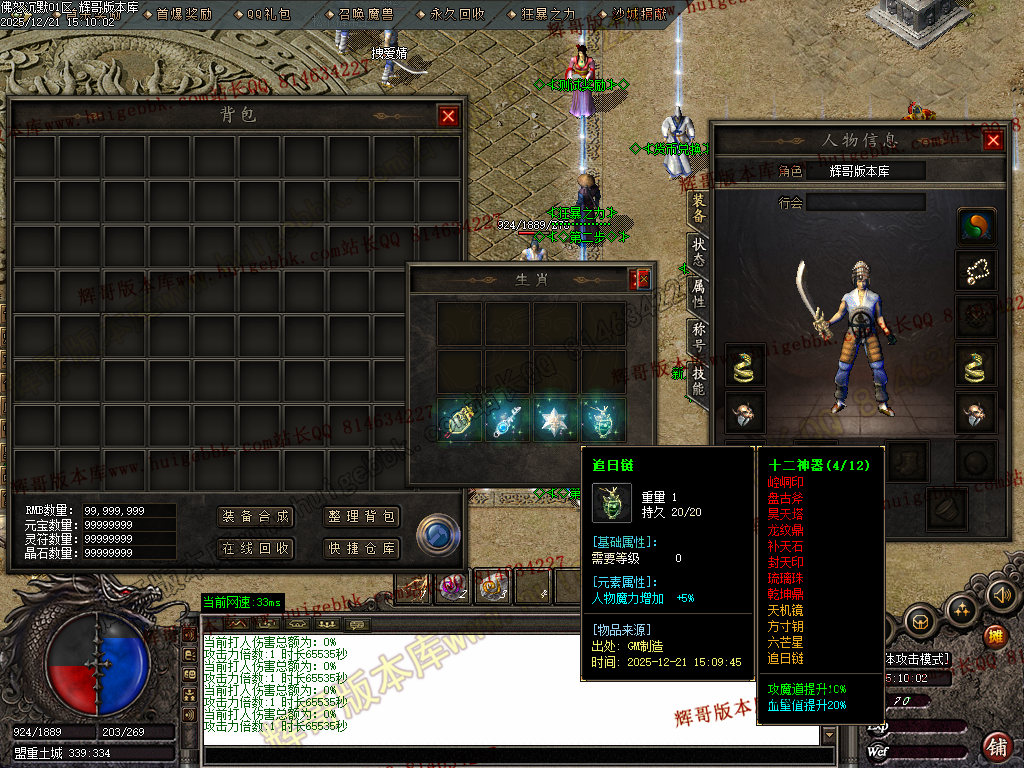
Task: Open the 快捷仓库 quick warehouse
Action: (362, 548)
